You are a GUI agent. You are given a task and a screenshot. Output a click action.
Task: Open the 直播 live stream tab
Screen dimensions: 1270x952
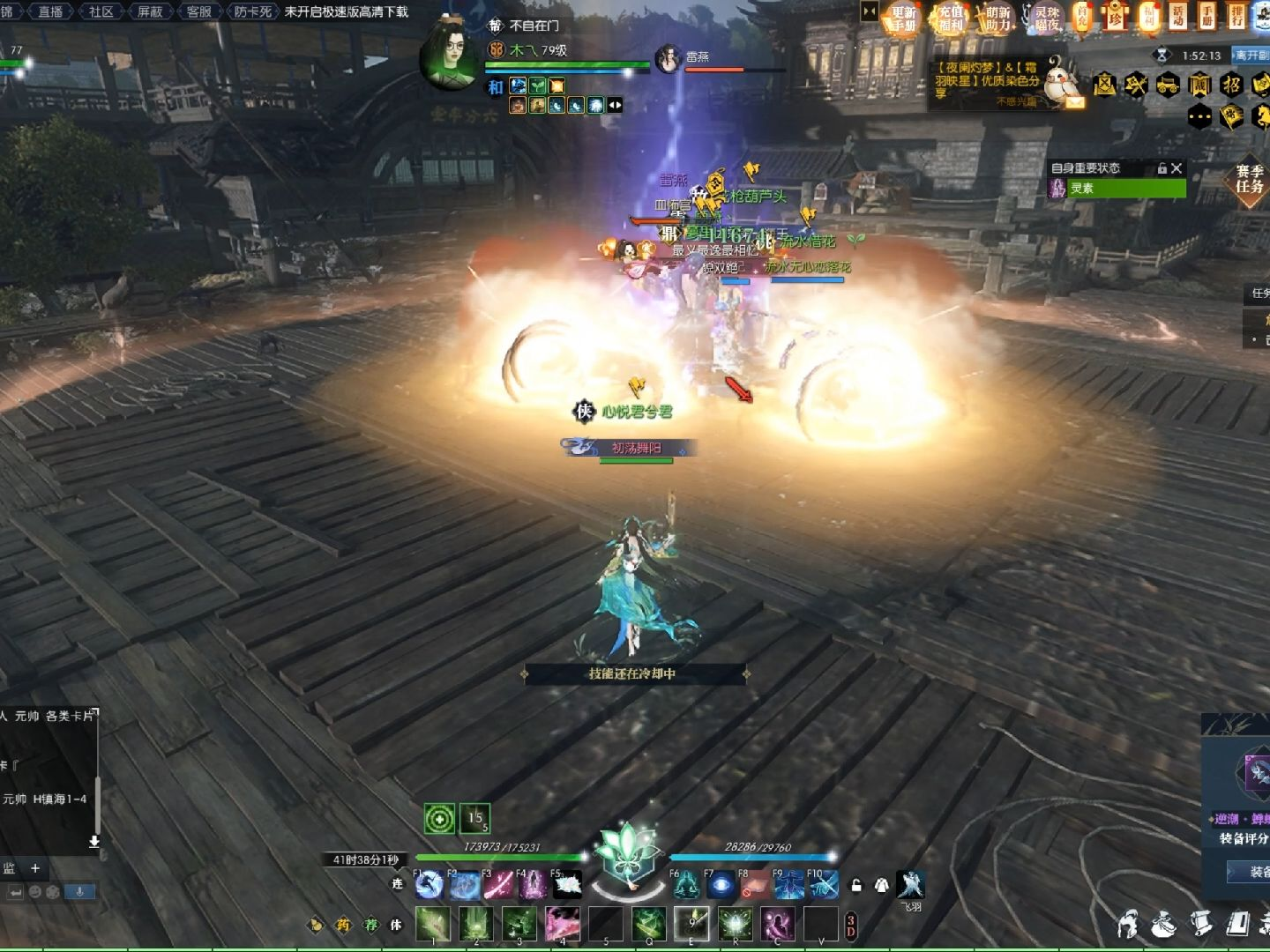[50, 11]
